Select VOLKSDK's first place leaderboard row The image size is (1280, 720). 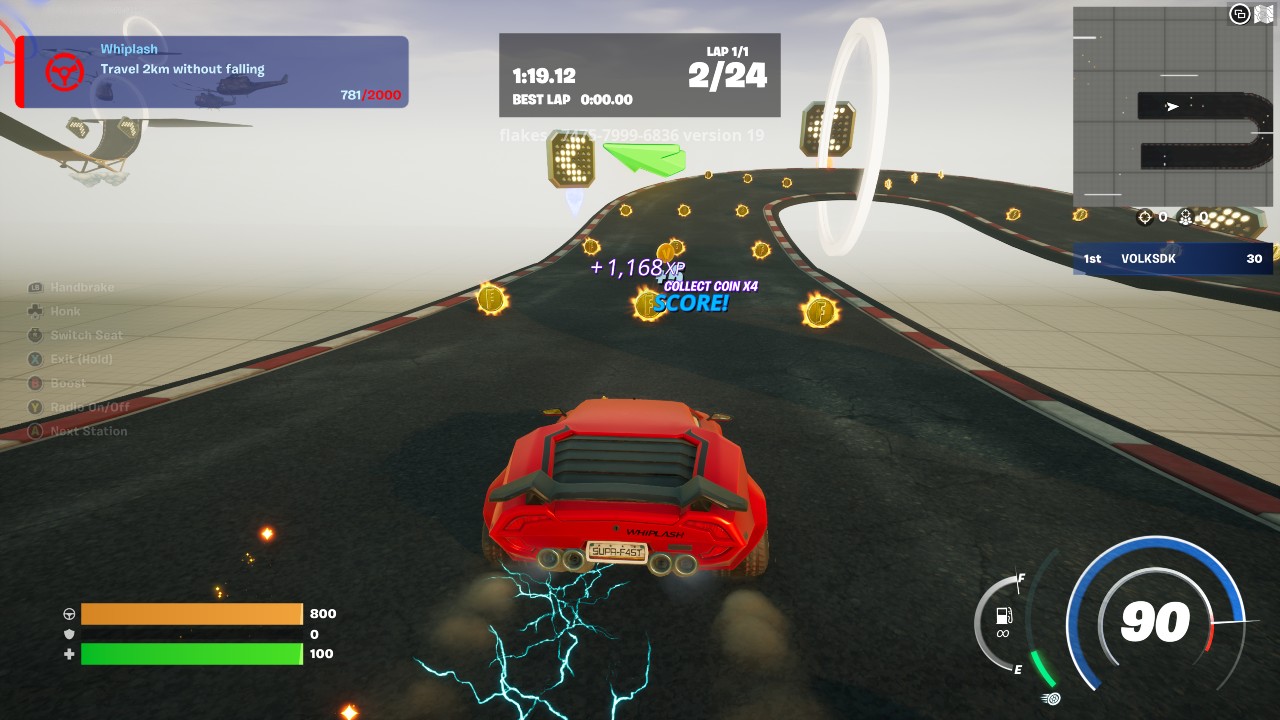point(1172,258)
